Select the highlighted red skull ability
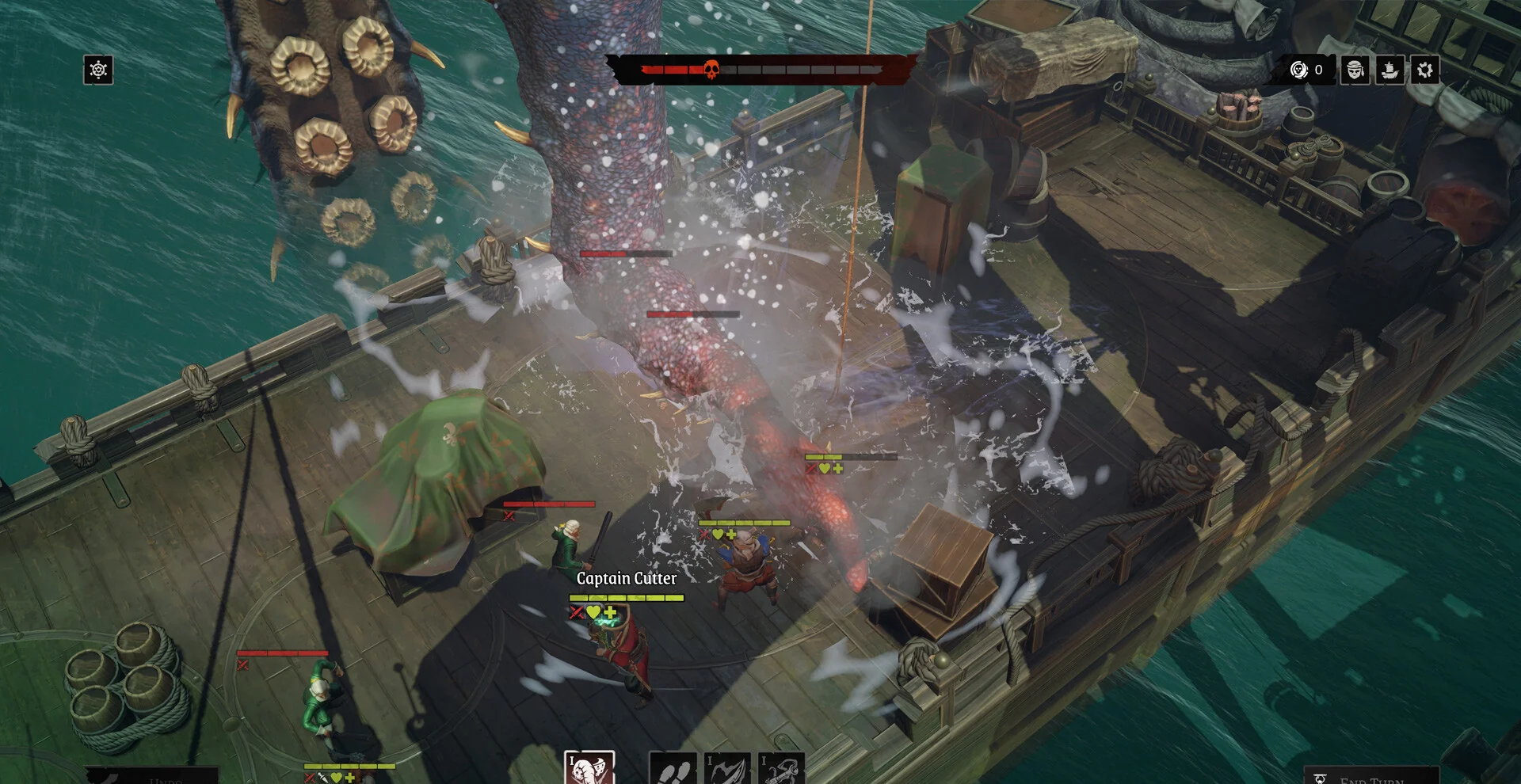Image resolution: width=1521 pixels, height=784 pixels. (589, 768)
